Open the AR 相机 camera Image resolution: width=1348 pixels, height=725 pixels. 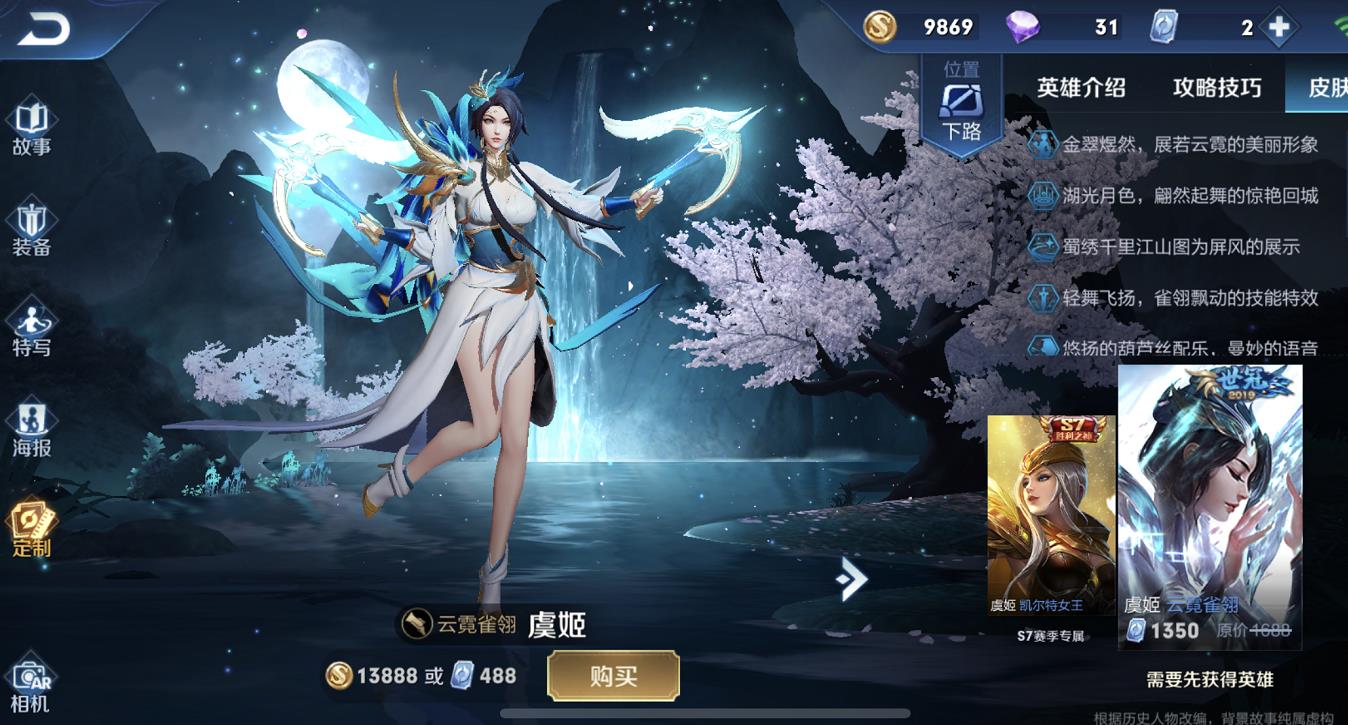(31, 685)
